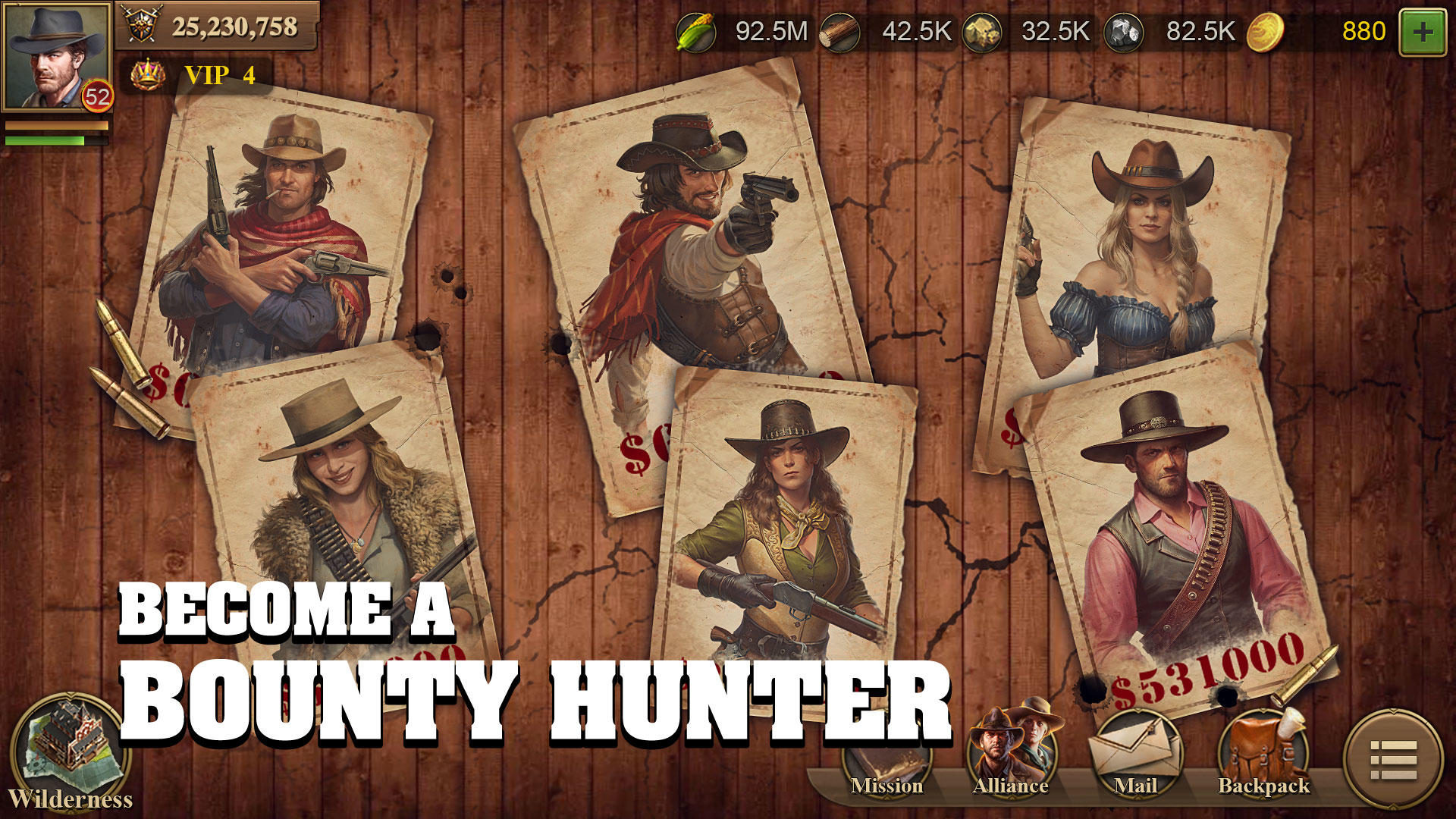Click the corn resource icon
The image size is (1456, 819).
click(x=698, y=32)
